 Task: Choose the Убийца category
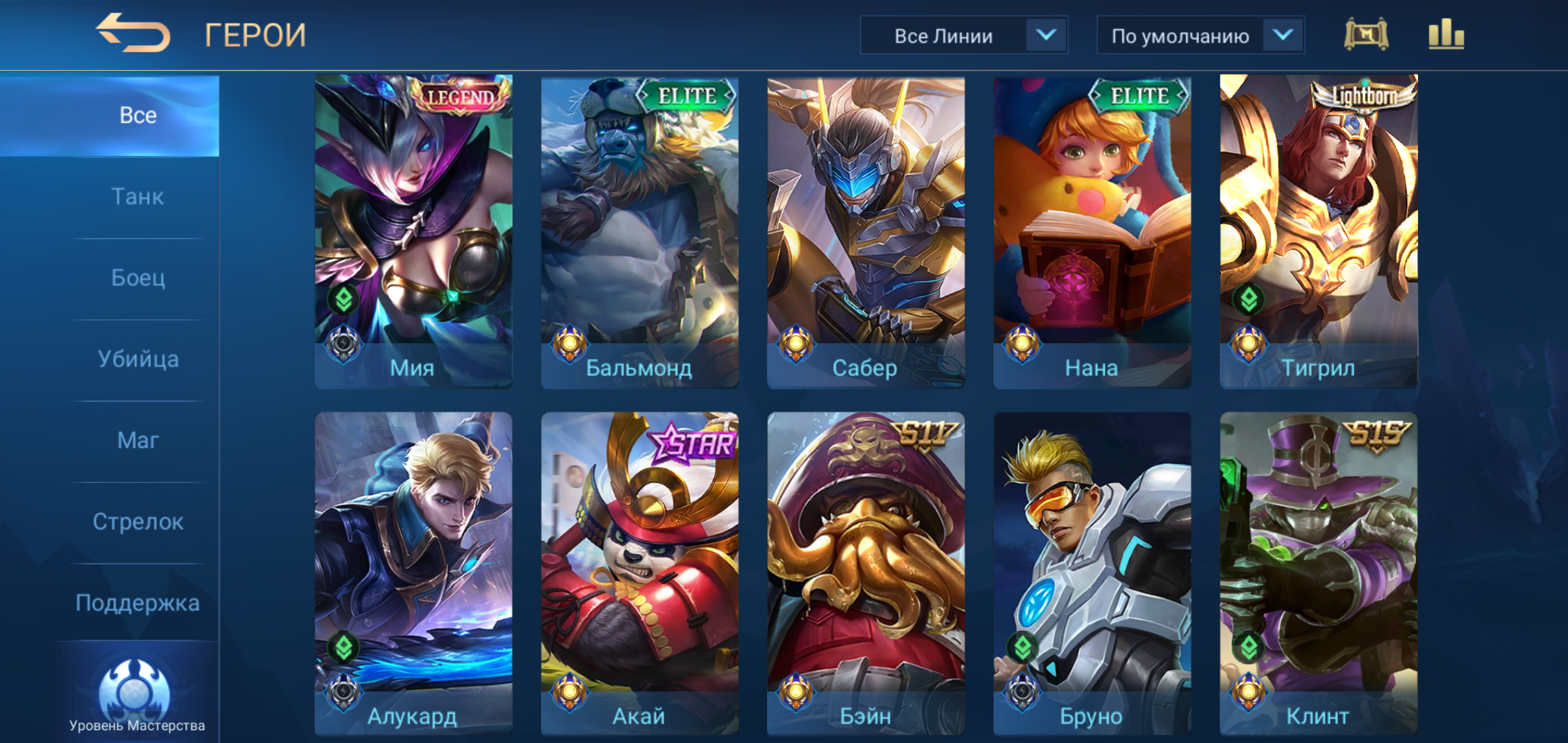(x=138, y=359)
